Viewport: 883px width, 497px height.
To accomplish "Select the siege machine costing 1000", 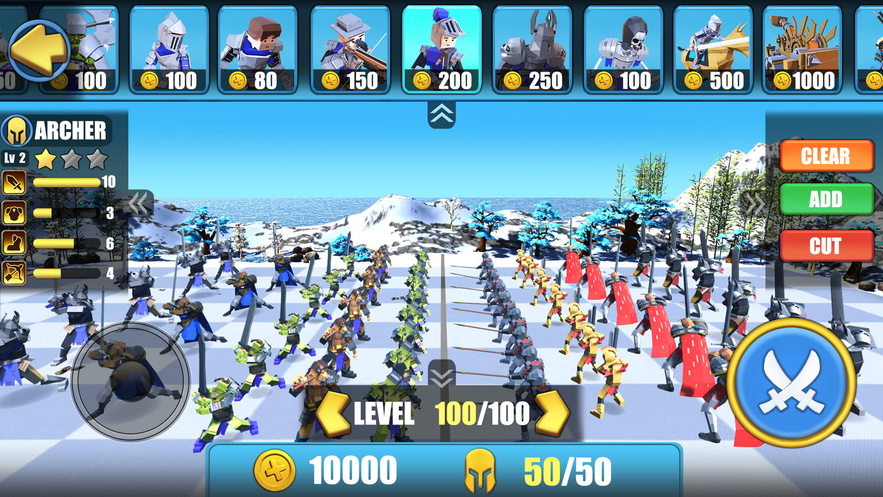I will 802,49.
